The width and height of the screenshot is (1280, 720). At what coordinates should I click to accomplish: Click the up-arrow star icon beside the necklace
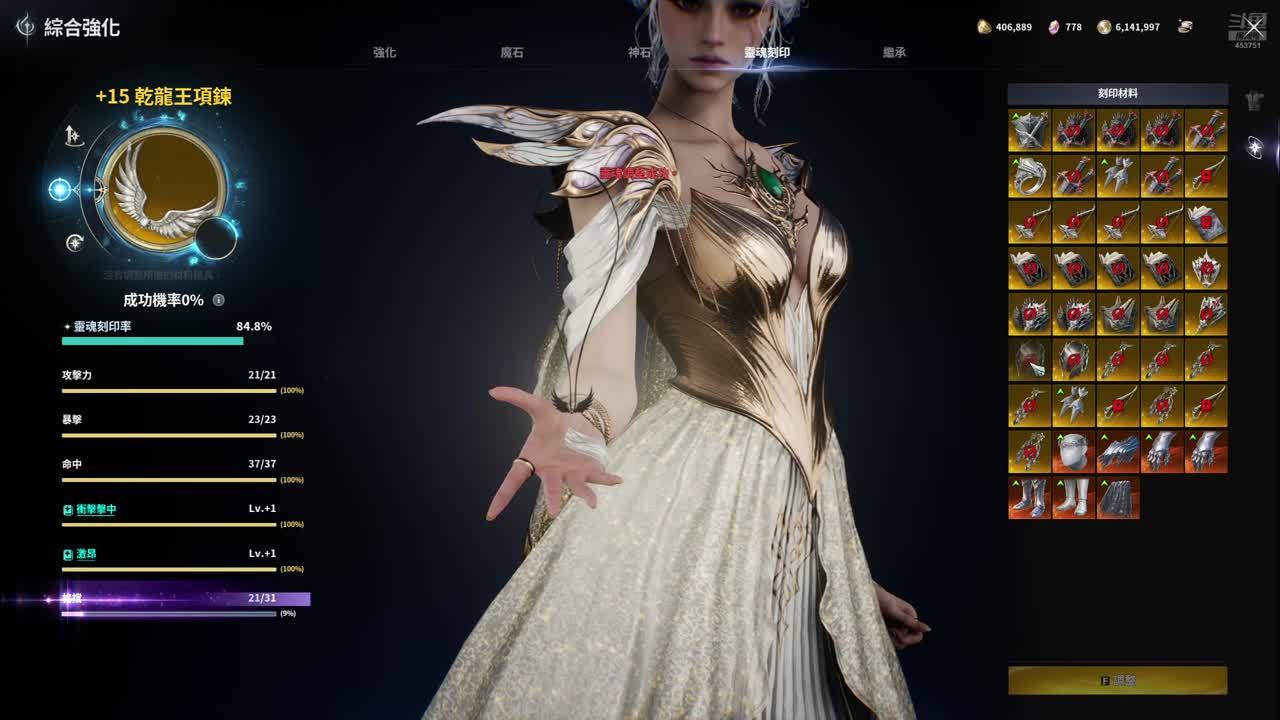click(x=74, y=136)
